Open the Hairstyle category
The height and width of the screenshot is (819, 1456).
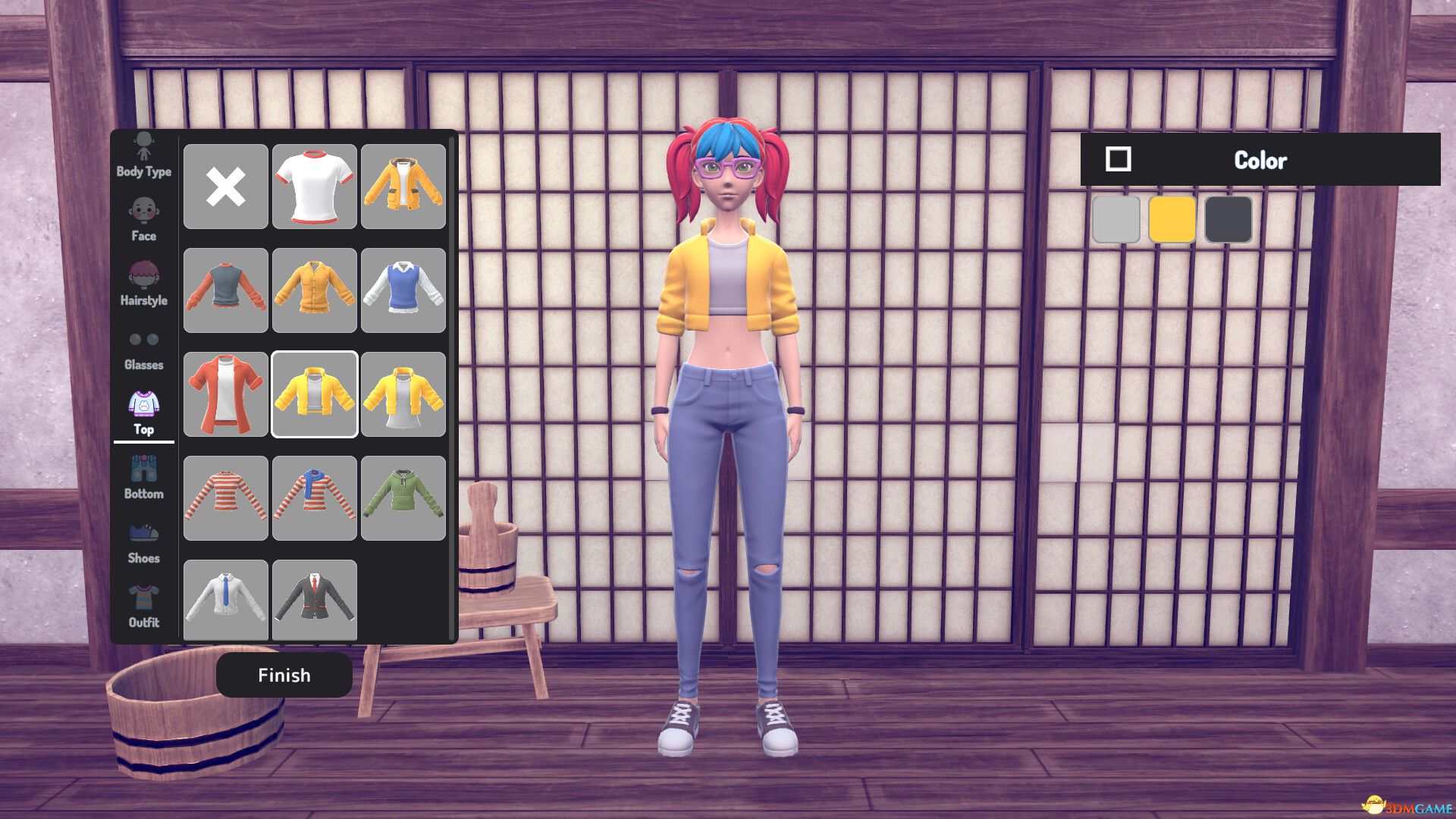[x=144, y=281]
